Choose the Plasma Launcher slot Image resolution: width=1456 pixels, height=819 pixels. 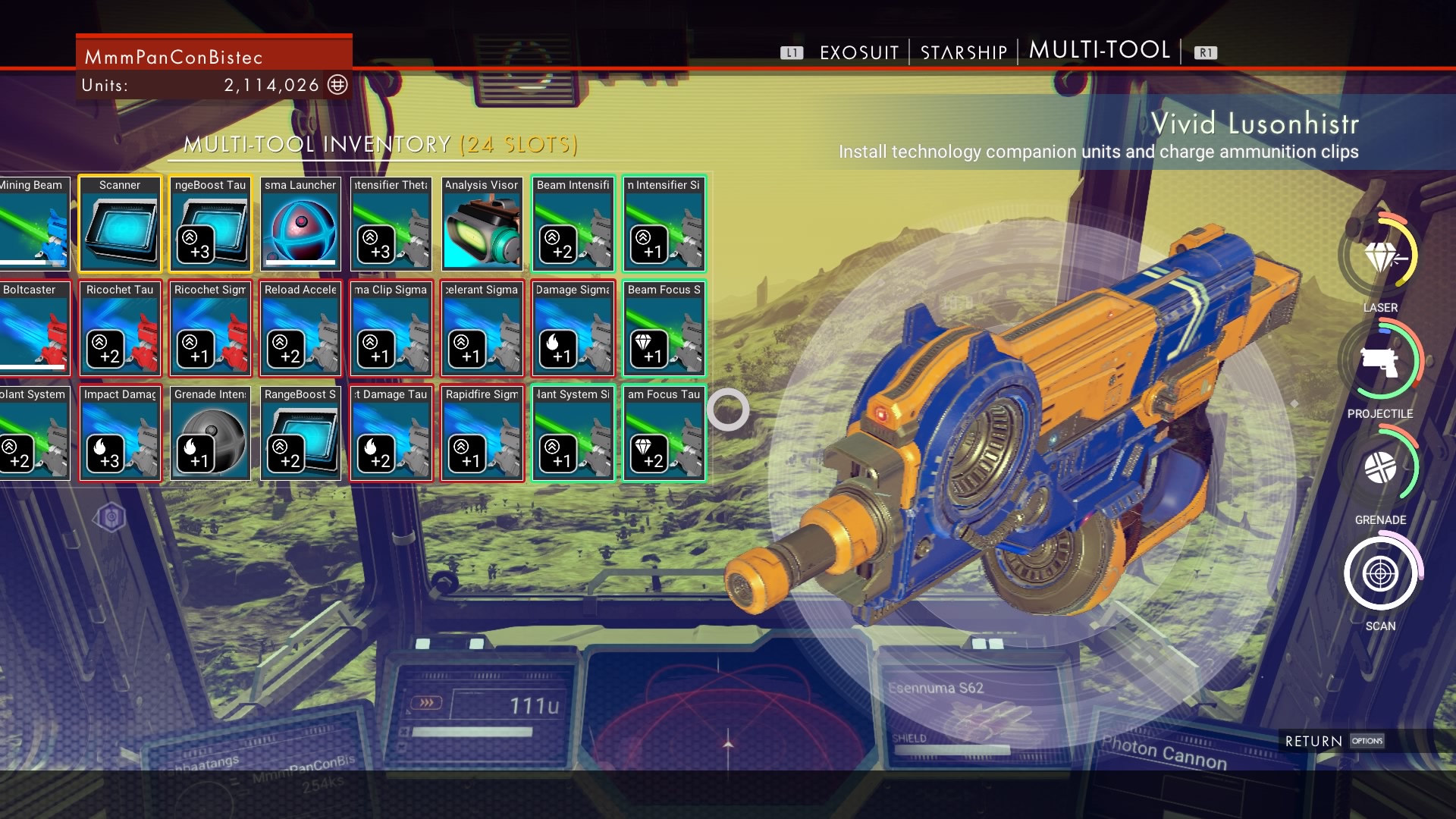coord(300,224)
